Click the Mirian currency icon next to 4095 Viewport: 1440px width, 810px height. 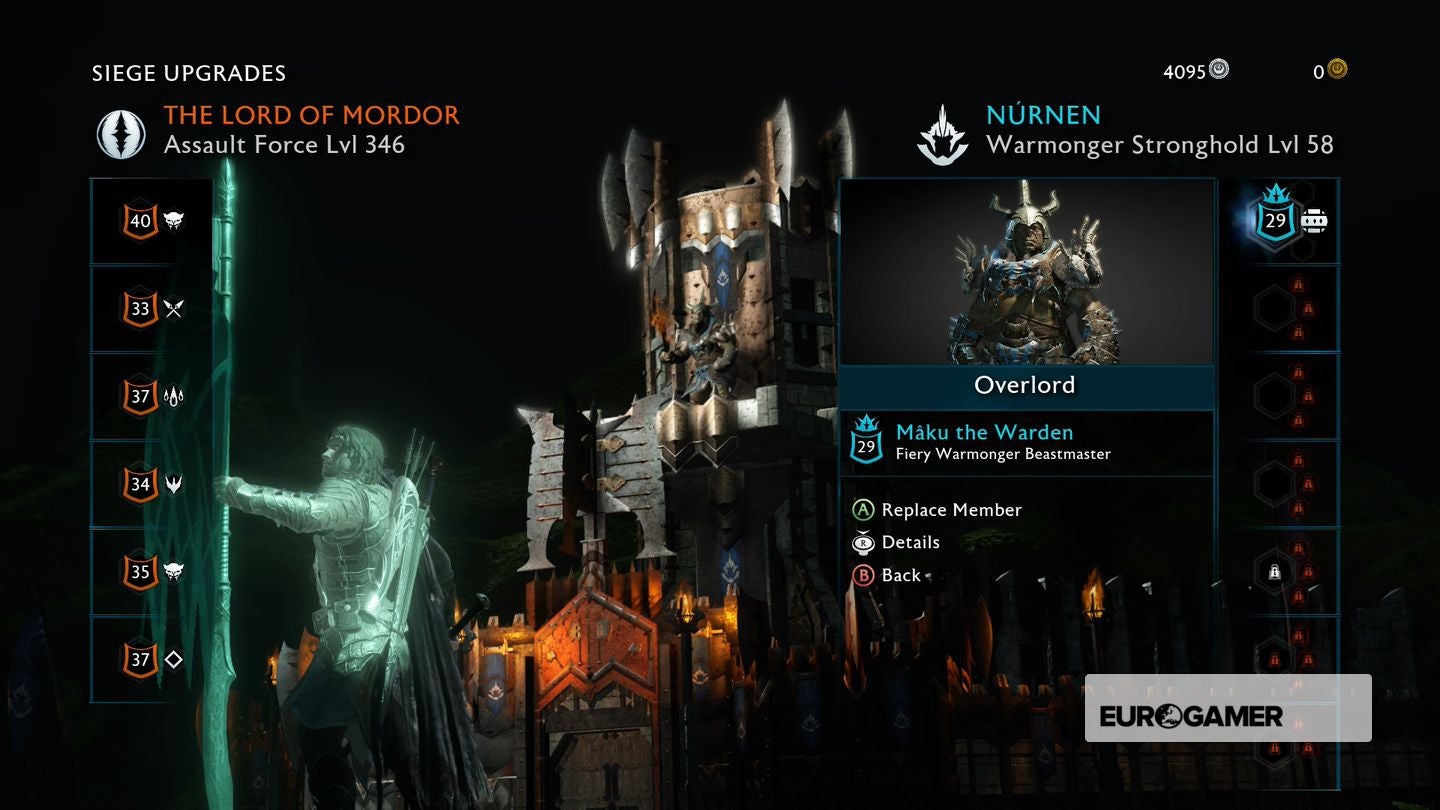click(x=1217, y=70)
